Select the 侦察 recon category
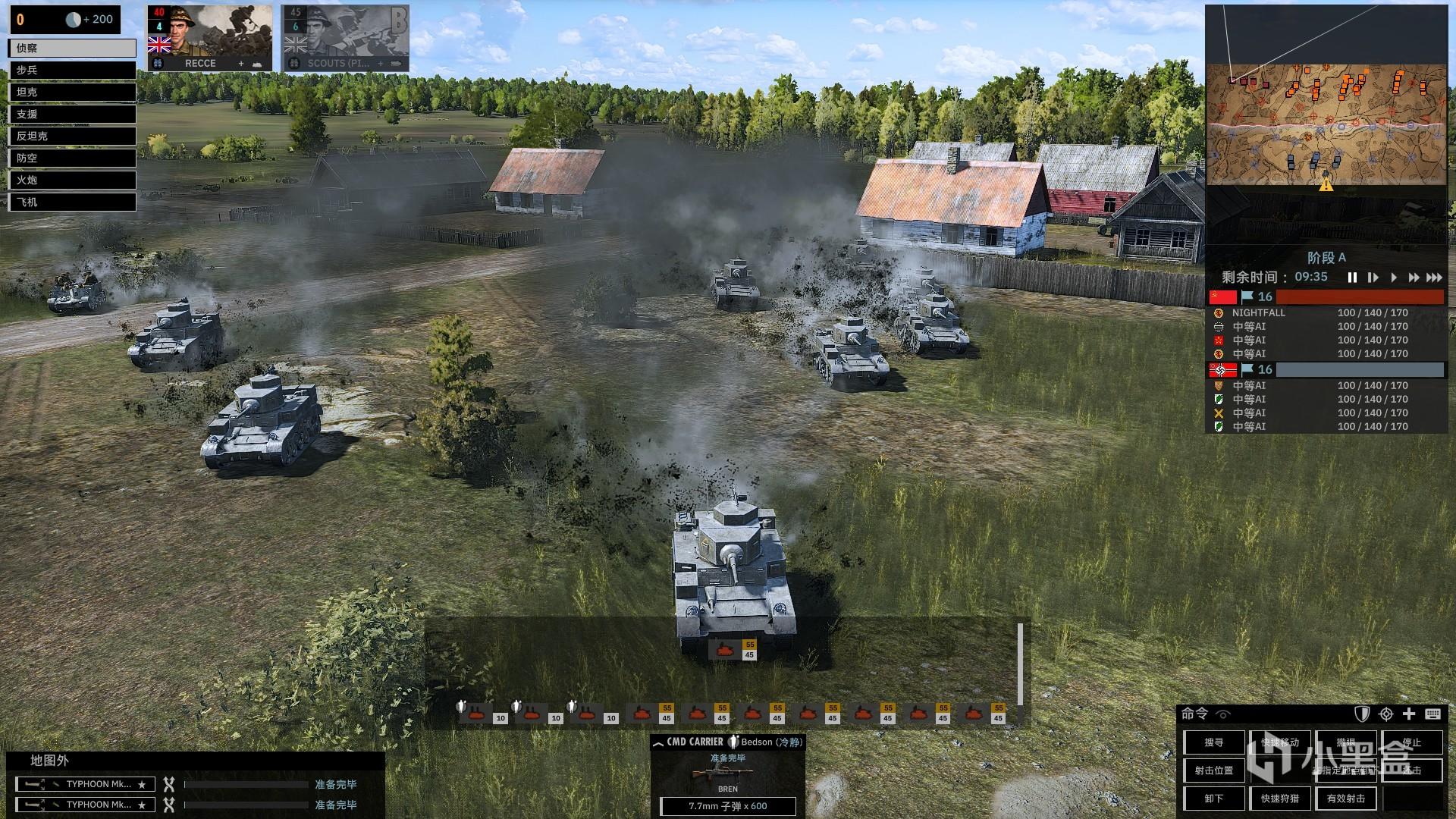This screenshot has height=819, width=1456. coord(72,48)
